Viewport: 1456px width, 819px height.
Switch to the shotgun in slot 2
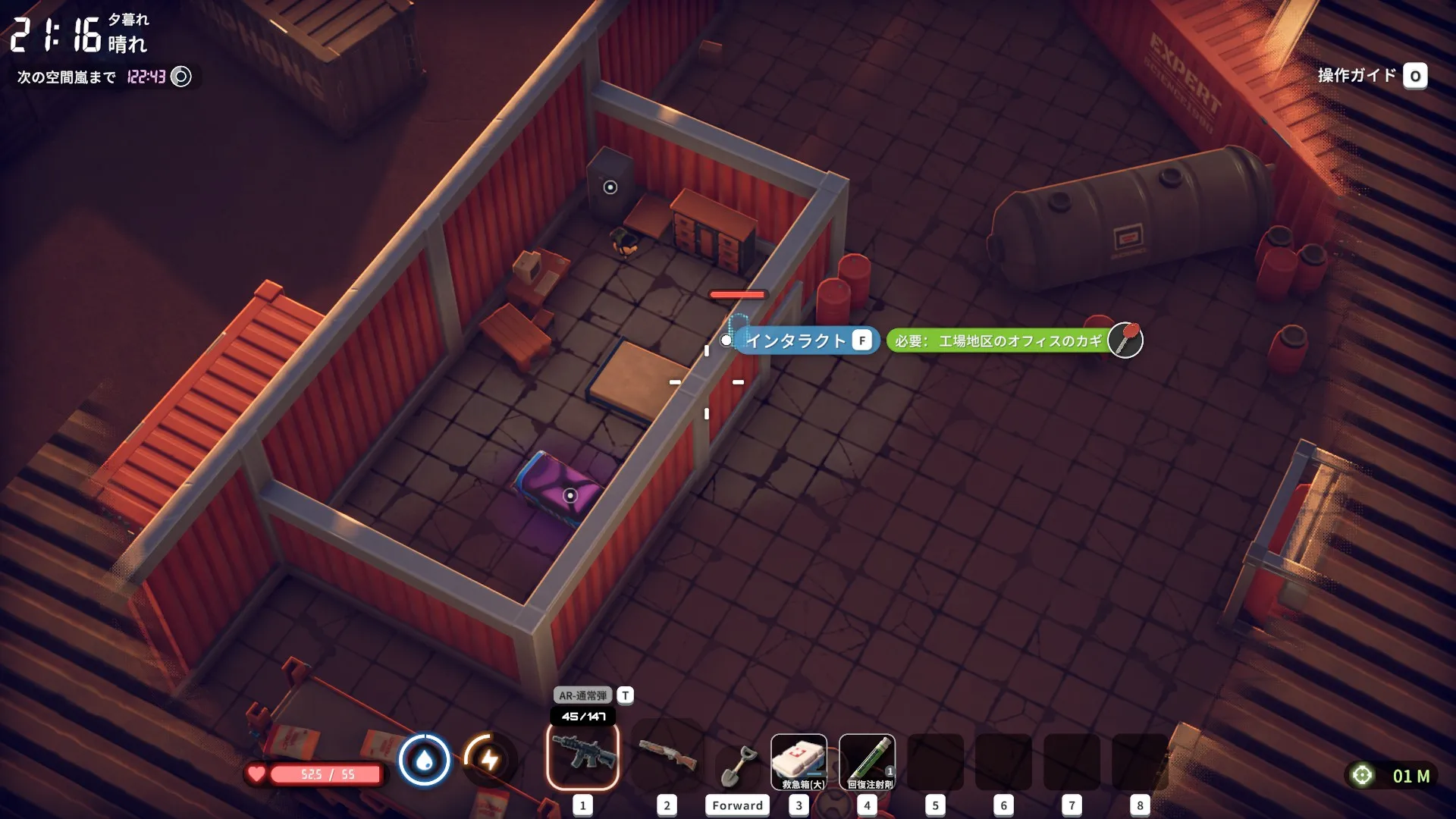click(x=667, y=755)
